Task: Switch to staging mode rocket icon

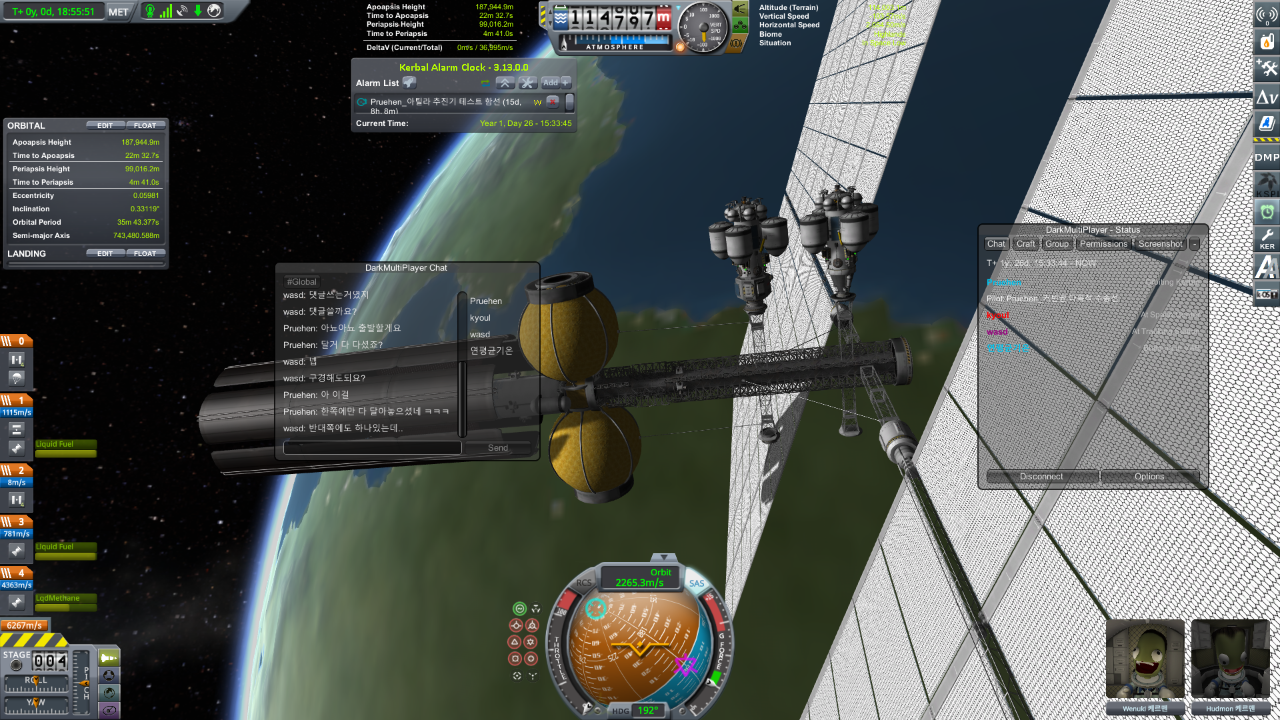Action: [109, 657]
